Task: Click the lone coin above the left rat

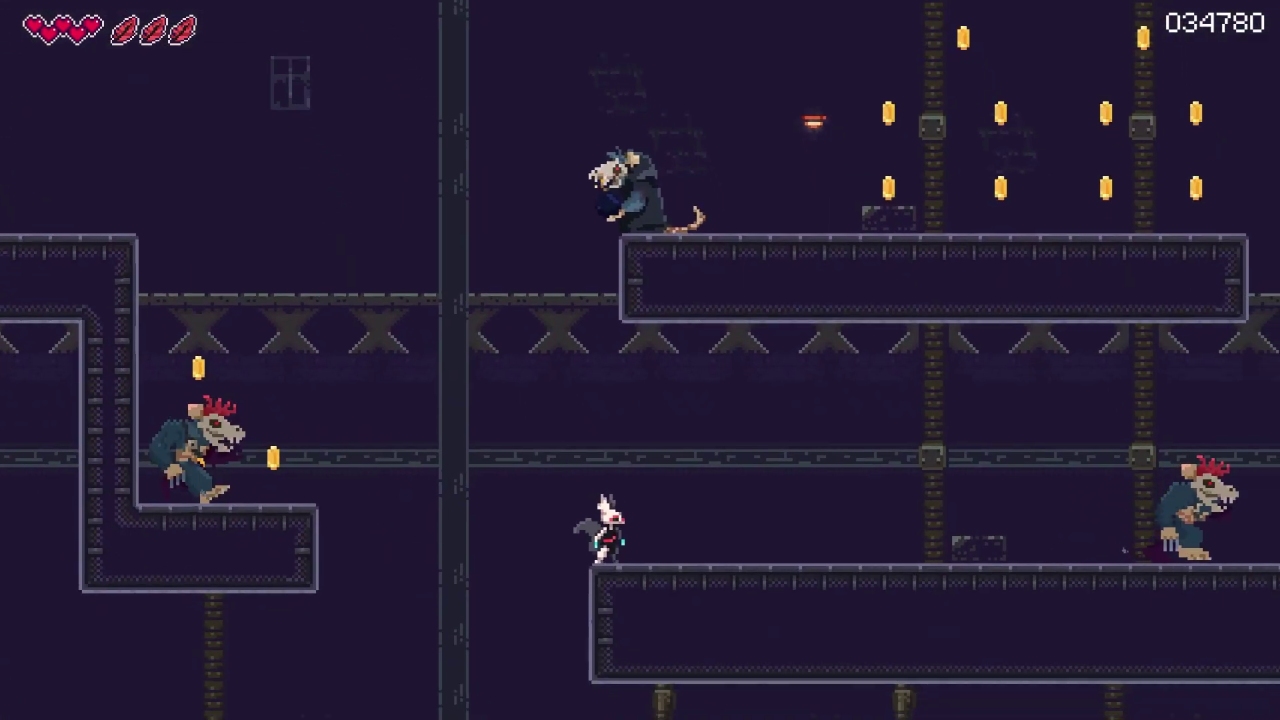Action: 198,368
